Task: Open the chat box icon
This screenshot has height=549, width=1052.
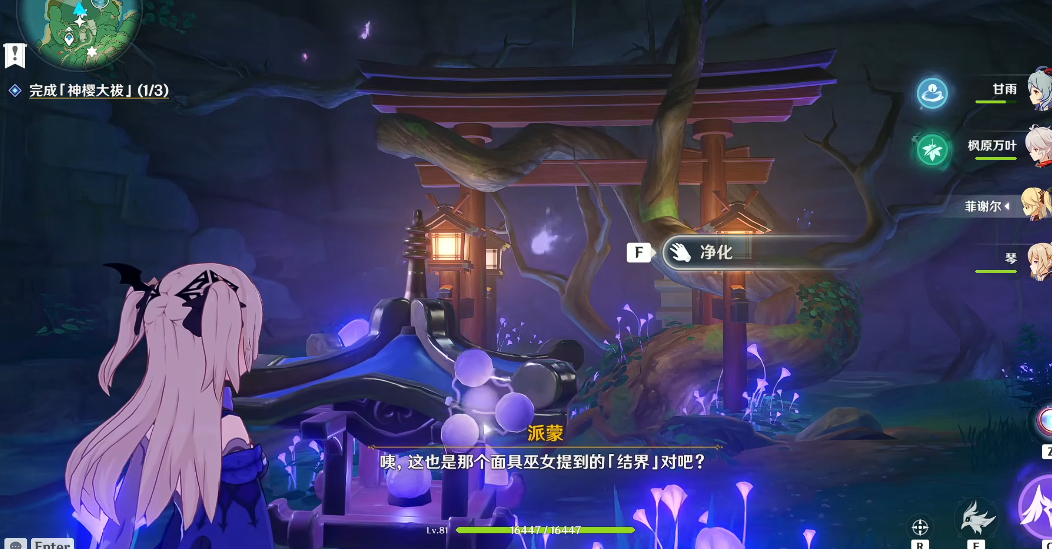Action: pyautogui.click(x=16, y=544)
